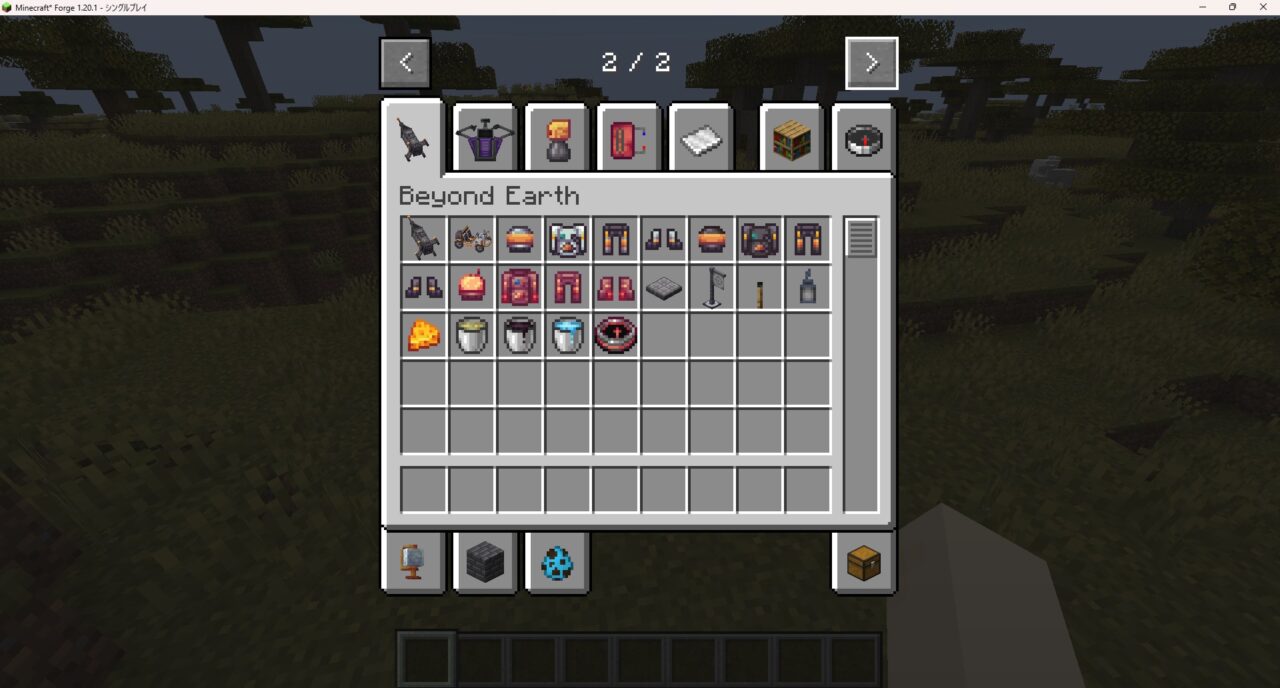Open the blue spawn egg tab
The width and height of the screenshot is (1280, 688).
click(557, 562)
